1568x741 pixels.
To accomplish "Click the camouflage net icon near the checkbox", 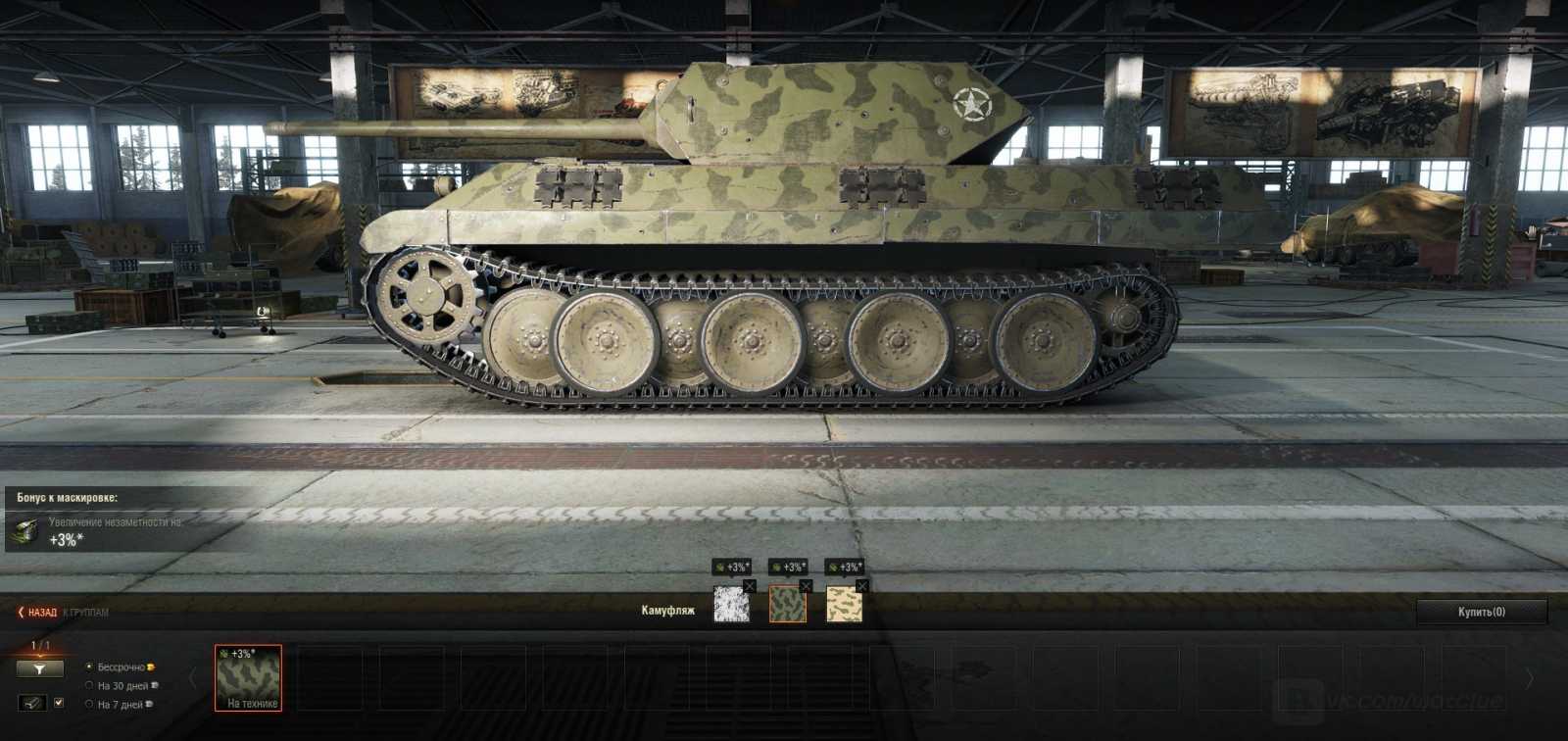I will [34, 703].
